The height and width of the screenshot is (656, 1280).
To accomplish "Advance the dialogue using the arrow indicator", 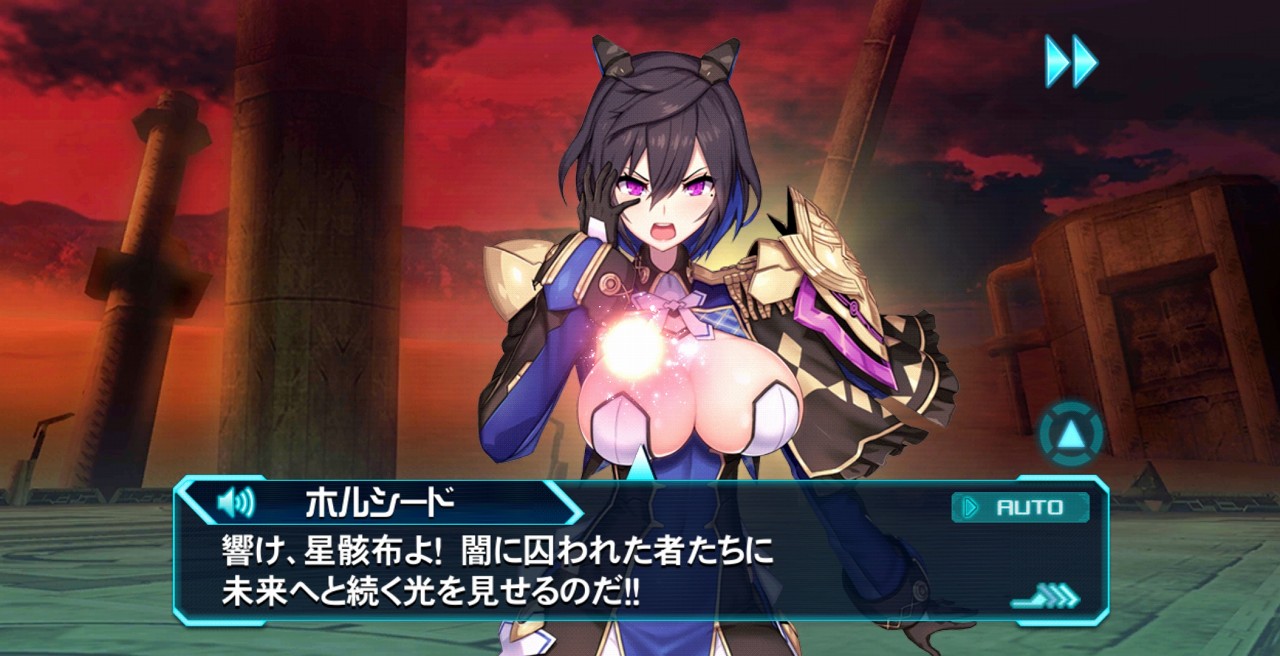I will click(1046, 599).
